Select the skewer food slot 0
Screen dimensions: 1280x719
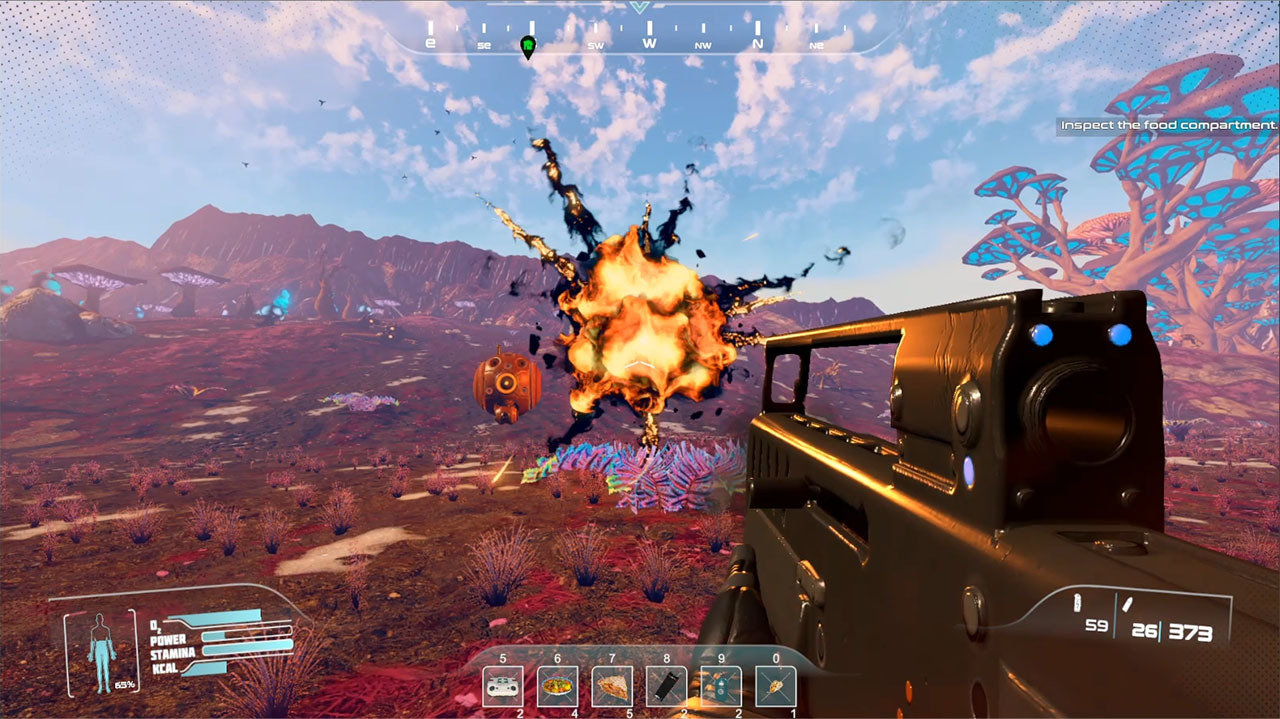point(775,687)
